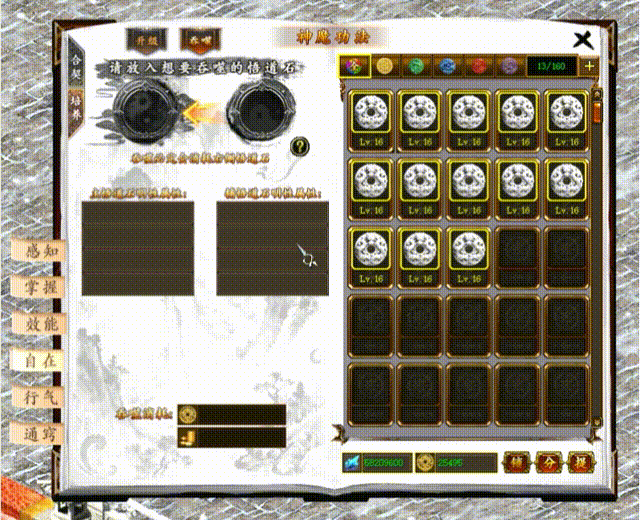The width and height of the screenshot is (640, 520).
Task: Click the question mark help button
Action: tap(299, 147)
